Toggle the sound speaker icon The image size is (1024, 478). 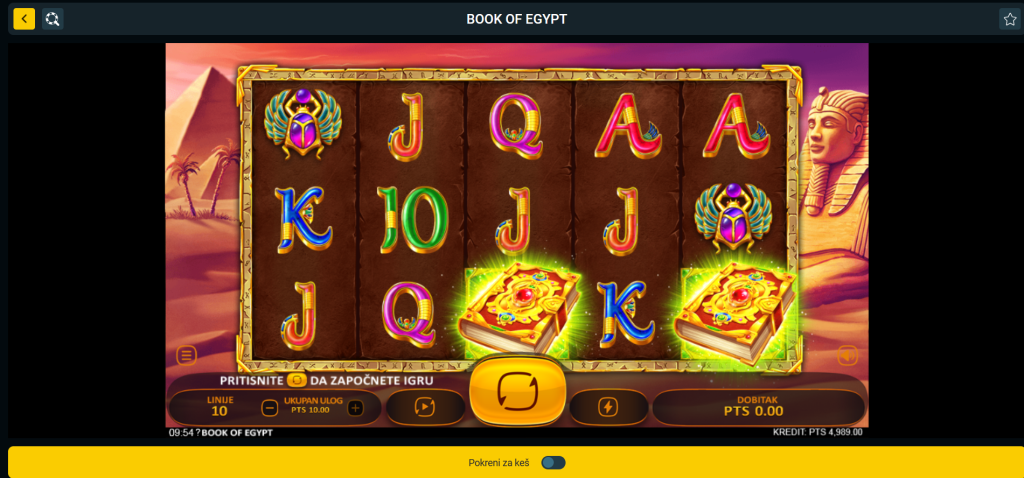click(x=847, y=355)
